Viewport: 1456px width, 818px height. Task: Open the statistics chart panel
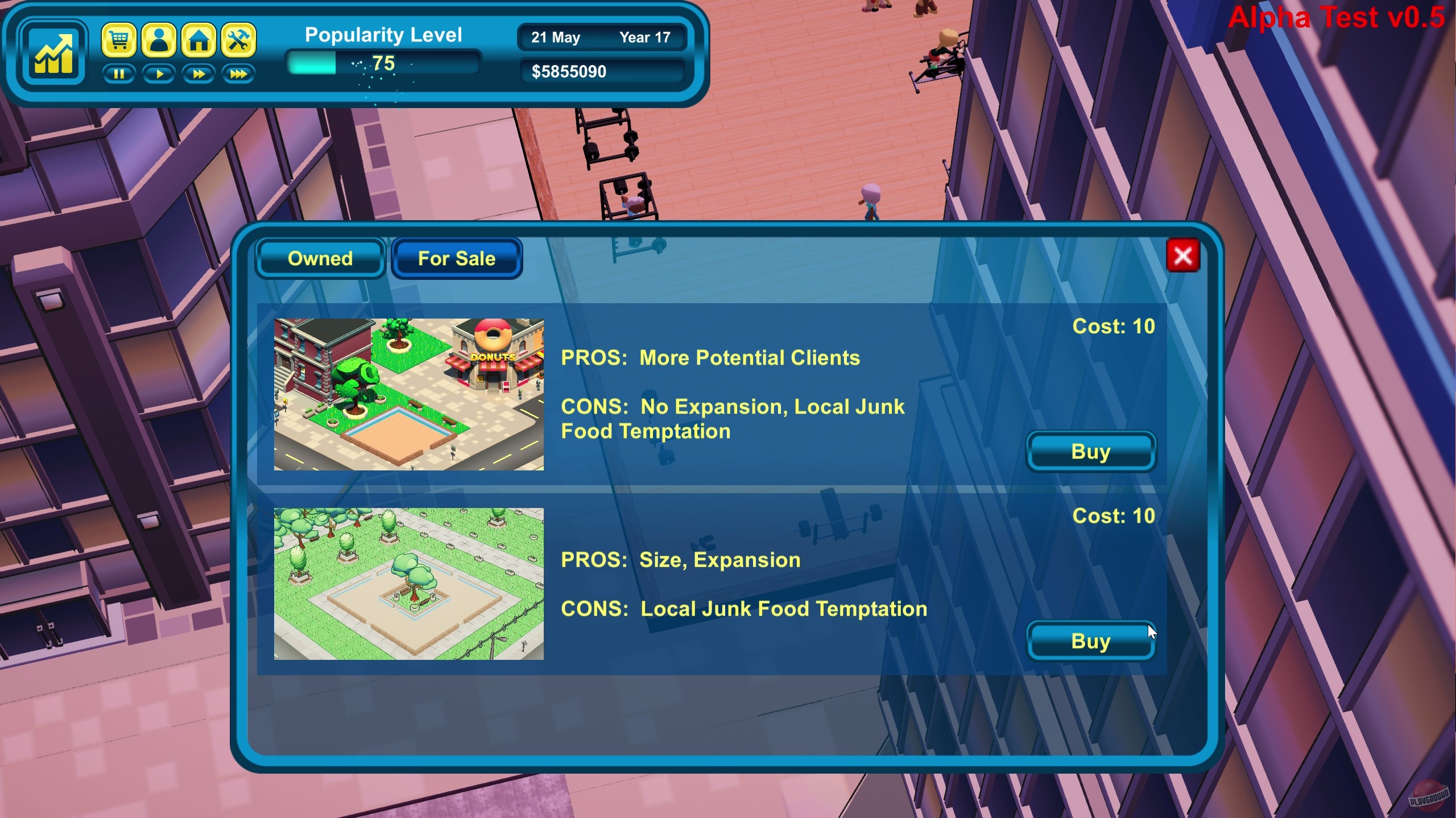[54, 53]
